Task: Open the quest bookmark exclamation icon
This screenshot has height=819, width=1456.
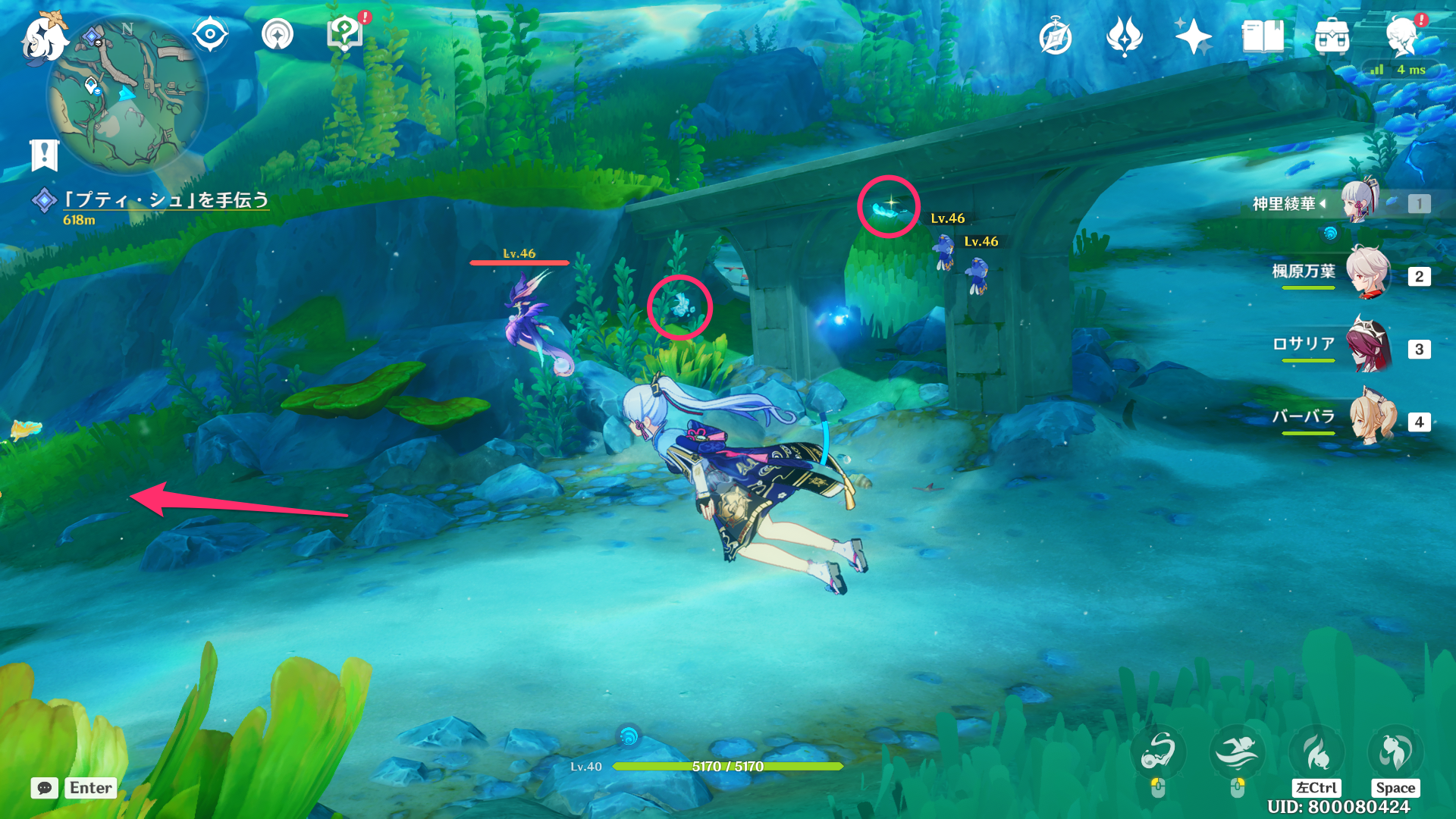Action: pyautogui.click(x=44, y=155)
